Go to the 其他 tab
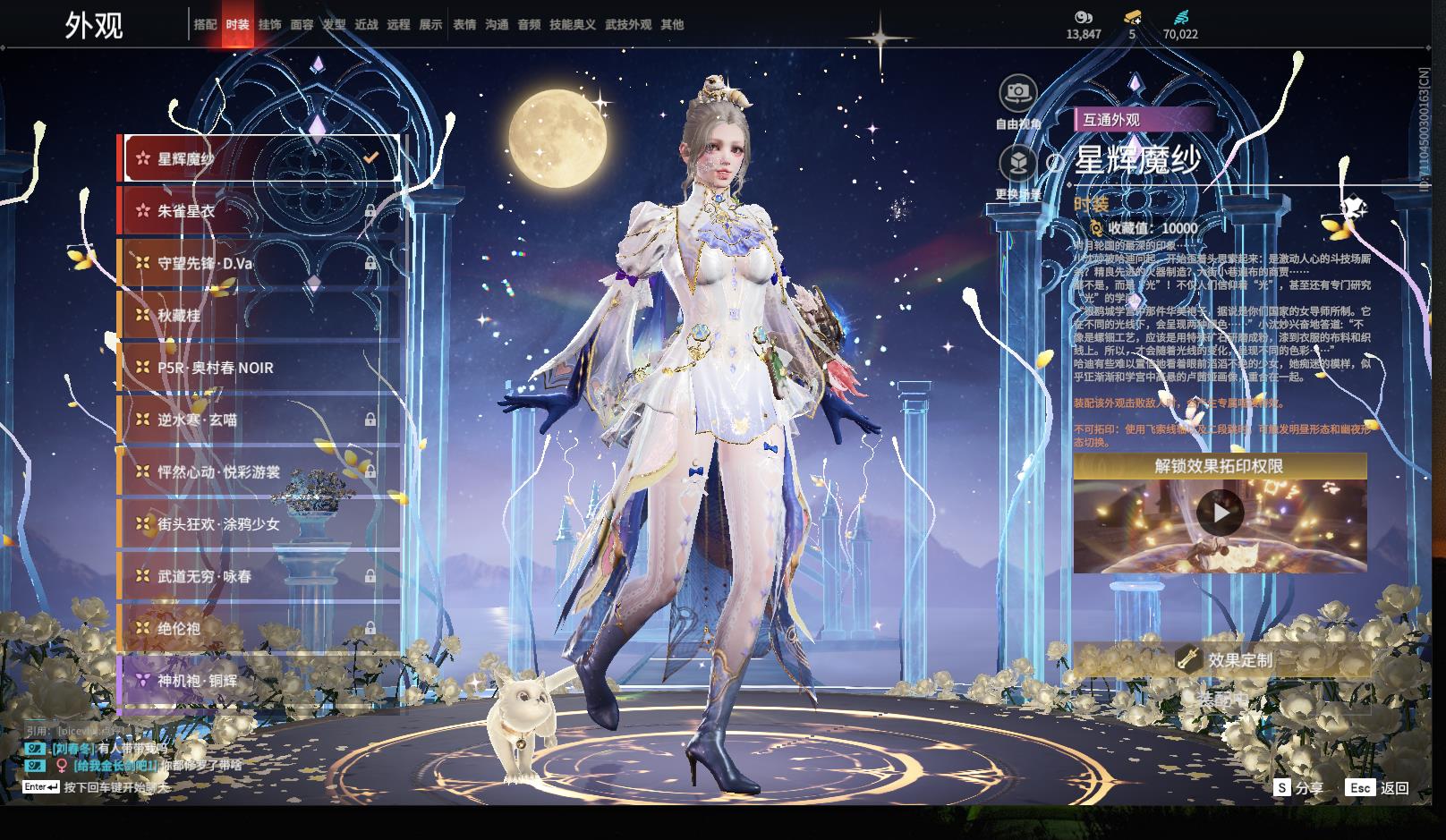 tap(672, 24)
